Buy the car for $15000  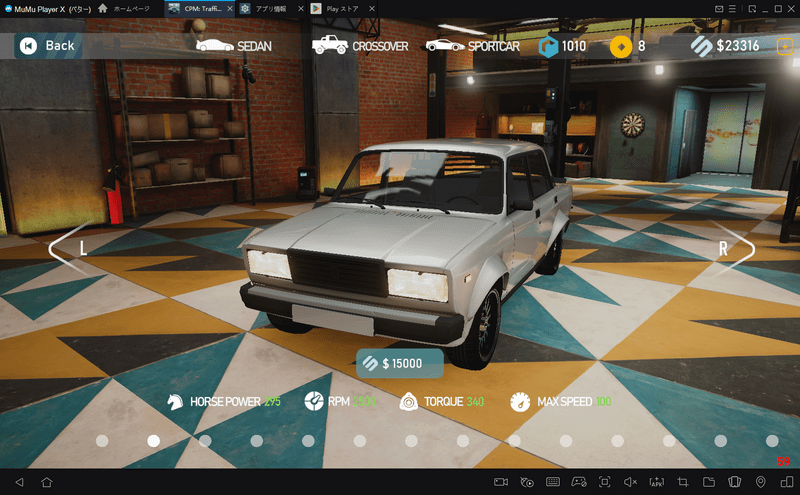[x=400, y=363]
